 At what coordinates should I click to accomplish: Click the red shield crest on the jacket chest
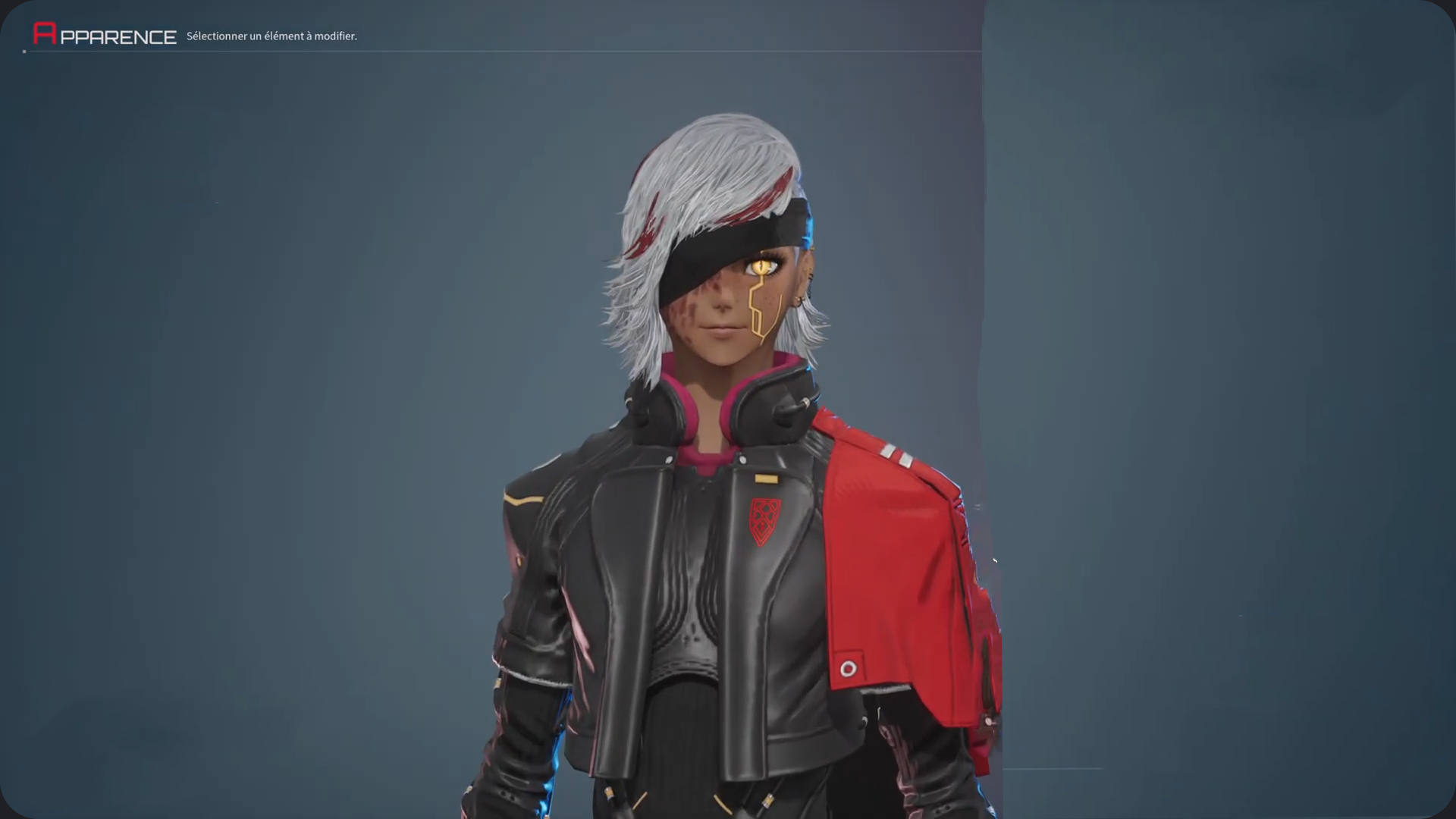[764, 521]
